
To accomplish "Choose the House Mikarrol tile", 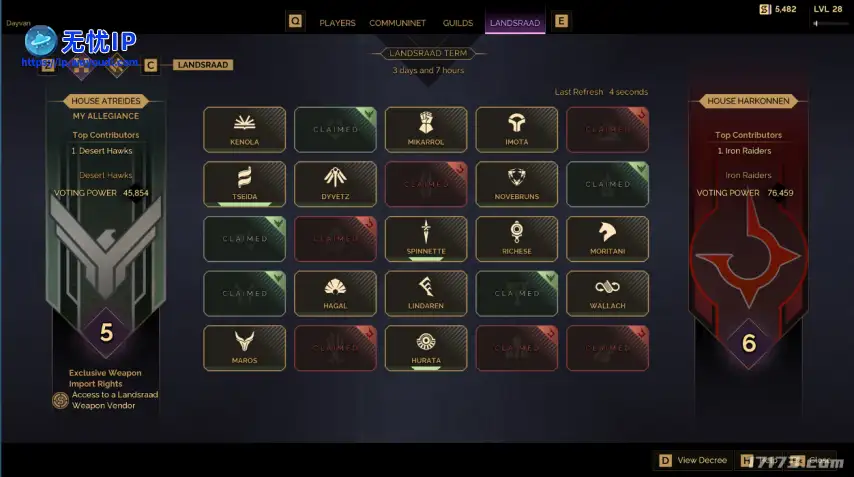I will [x=426, y=130].
